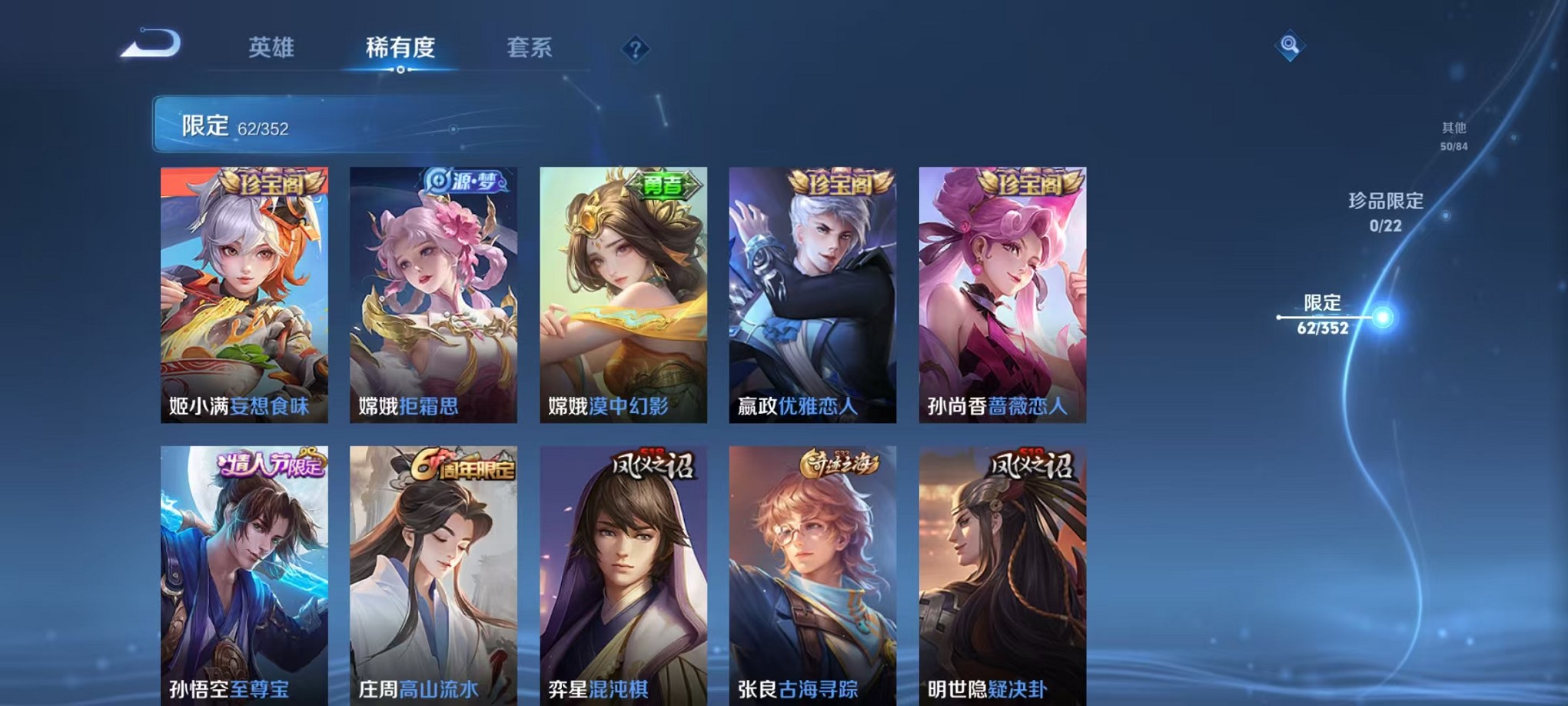Switch to the 英雄 tab
The image size is (1568, 706).
[x=271, y=48]
